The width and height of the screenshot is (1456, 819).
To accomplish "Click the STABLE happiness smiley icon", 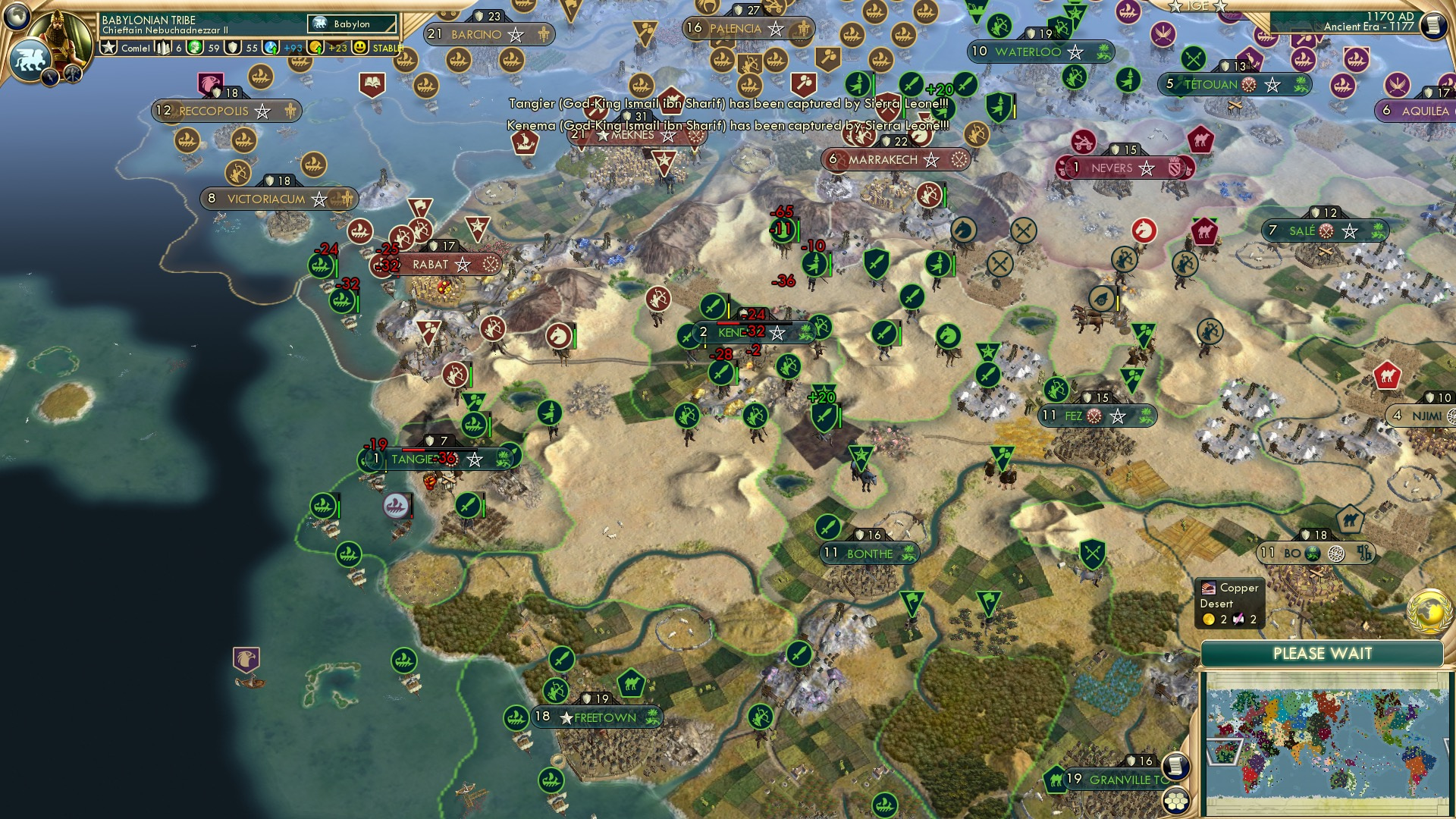I will click(359, 49).
